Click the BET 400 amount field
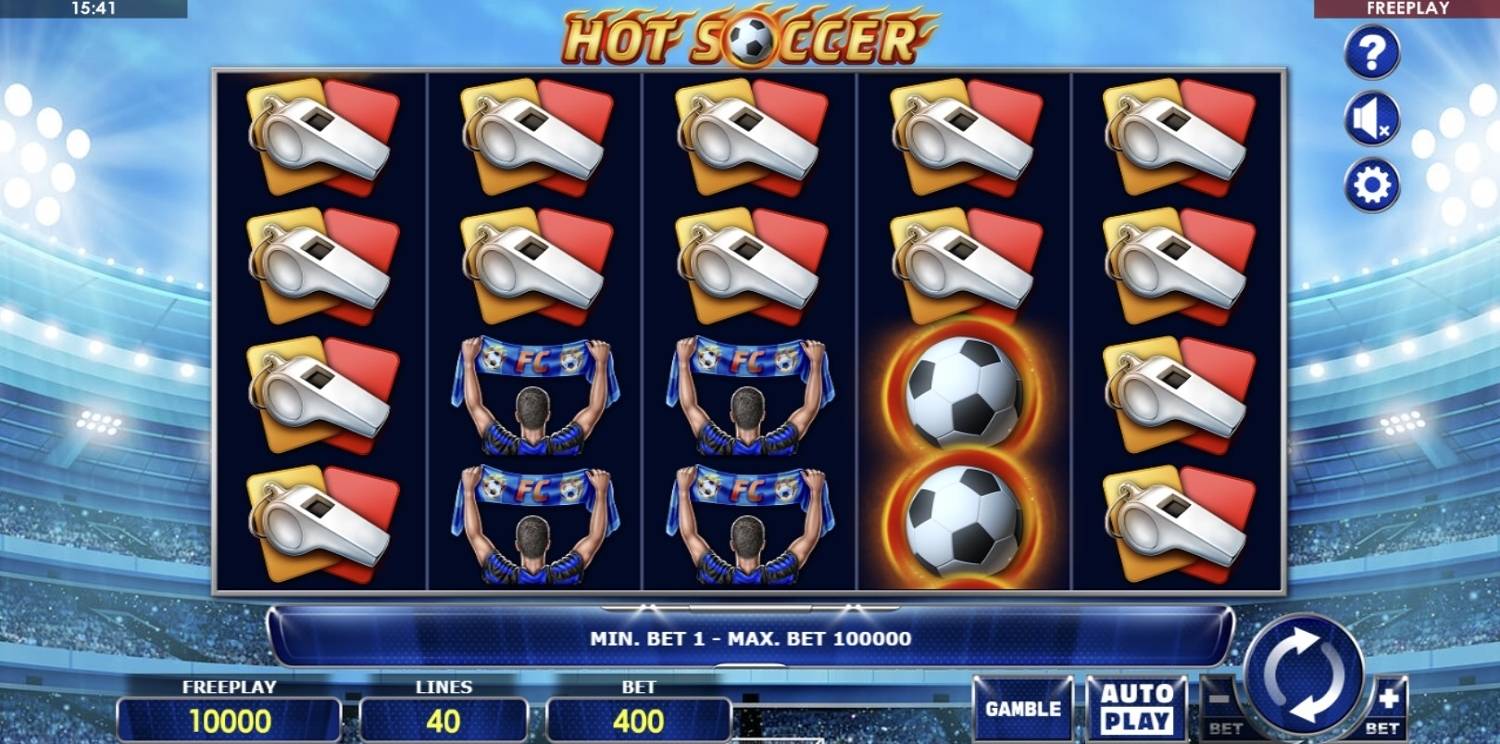Image resolution: width=1500 pixels, height=744 pixels. 640,717
